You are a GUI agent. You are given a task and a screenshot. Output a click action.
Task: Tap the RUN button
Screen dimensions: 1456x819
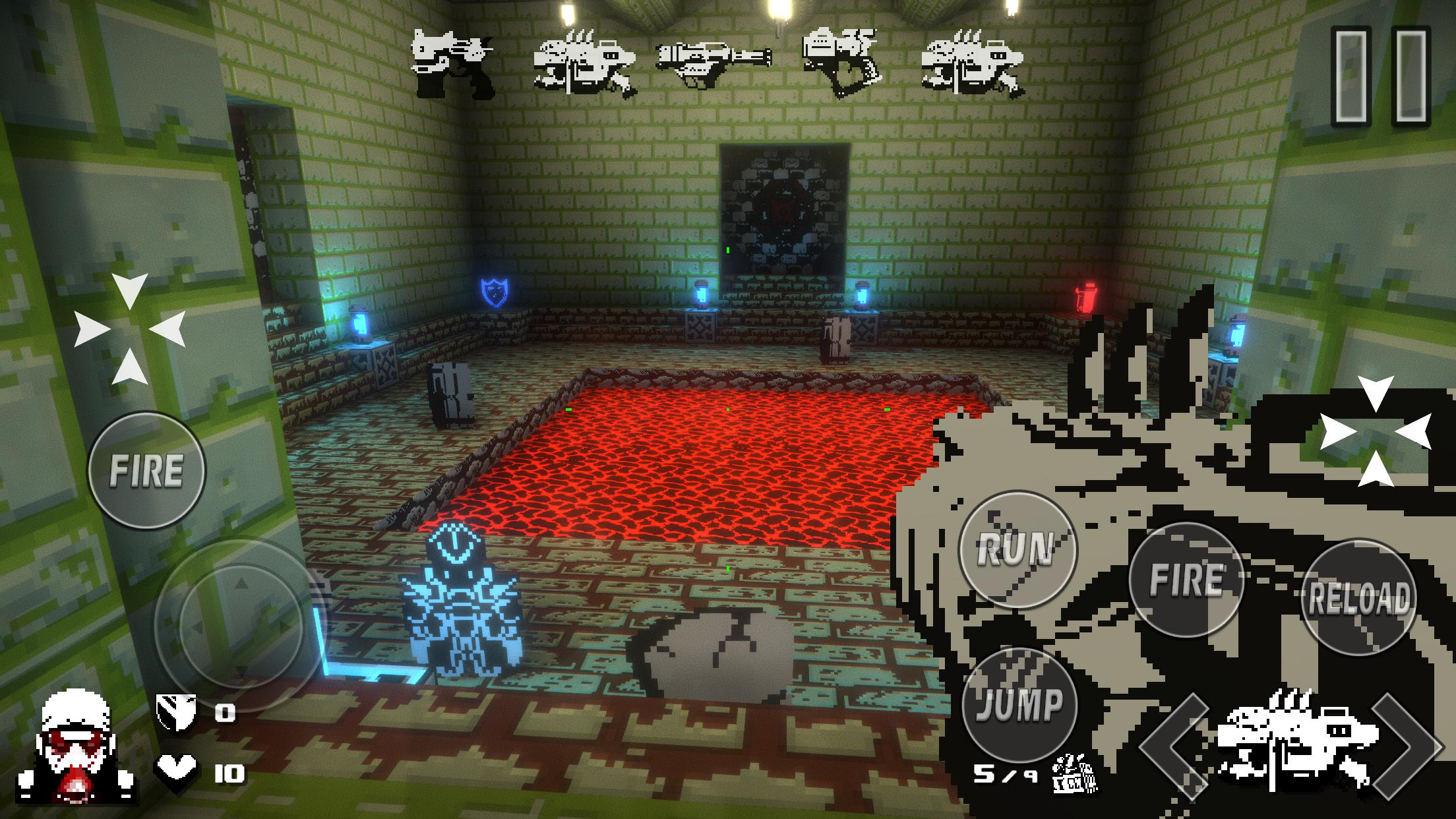point(1016,549)
